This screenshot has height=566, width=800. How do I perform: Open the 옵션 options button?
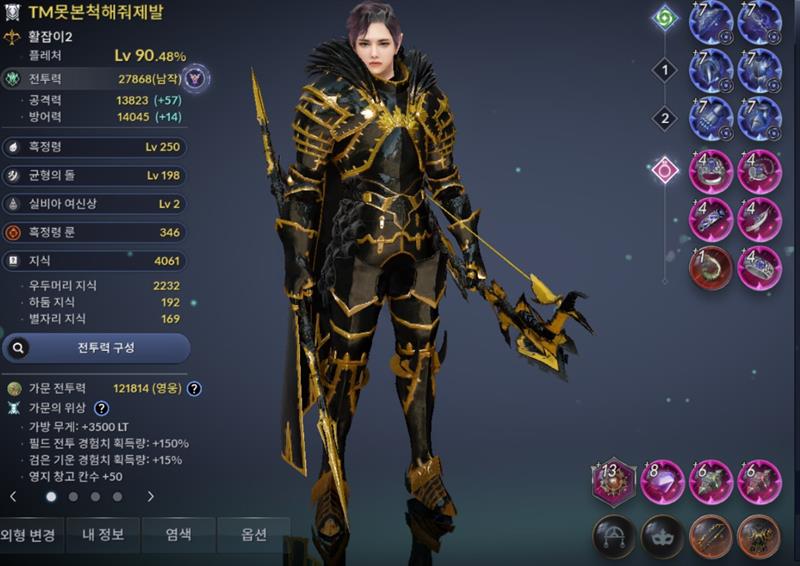coord(254,535)
